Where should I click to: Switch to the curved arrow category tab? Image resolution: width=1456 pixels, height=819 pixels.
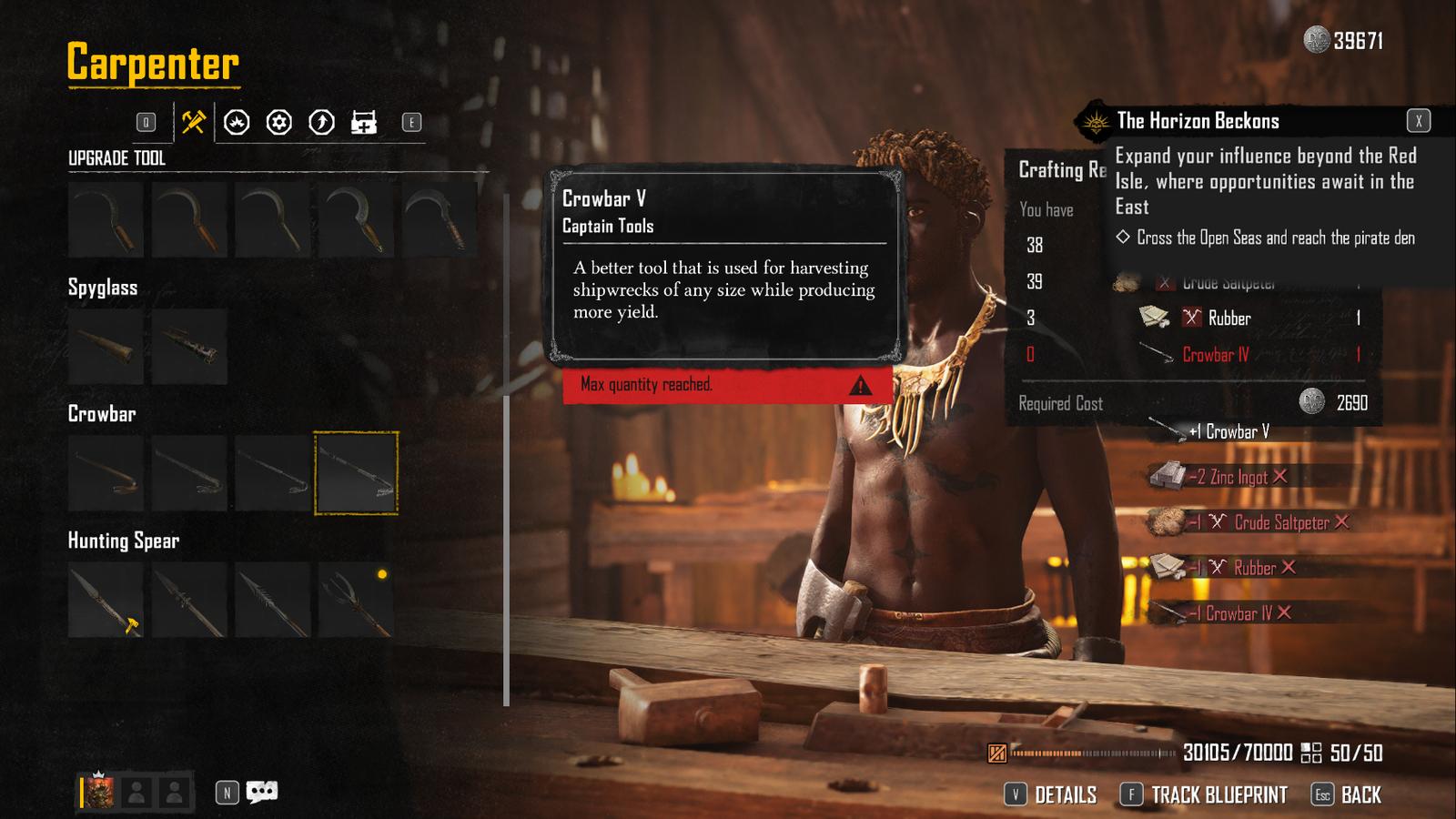(x=321, y=122)
